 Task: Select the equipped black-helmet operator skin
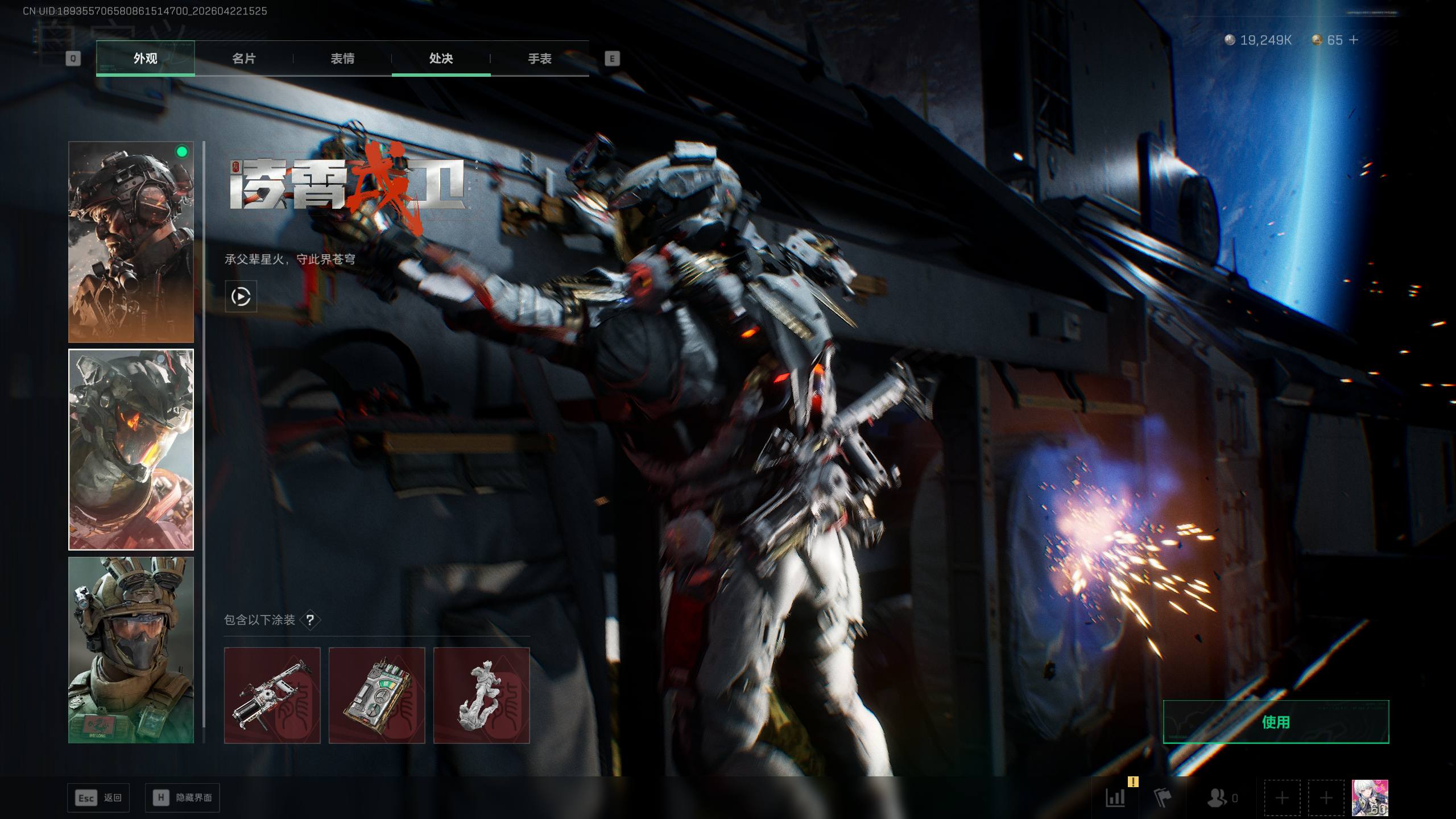coord(131,242)
